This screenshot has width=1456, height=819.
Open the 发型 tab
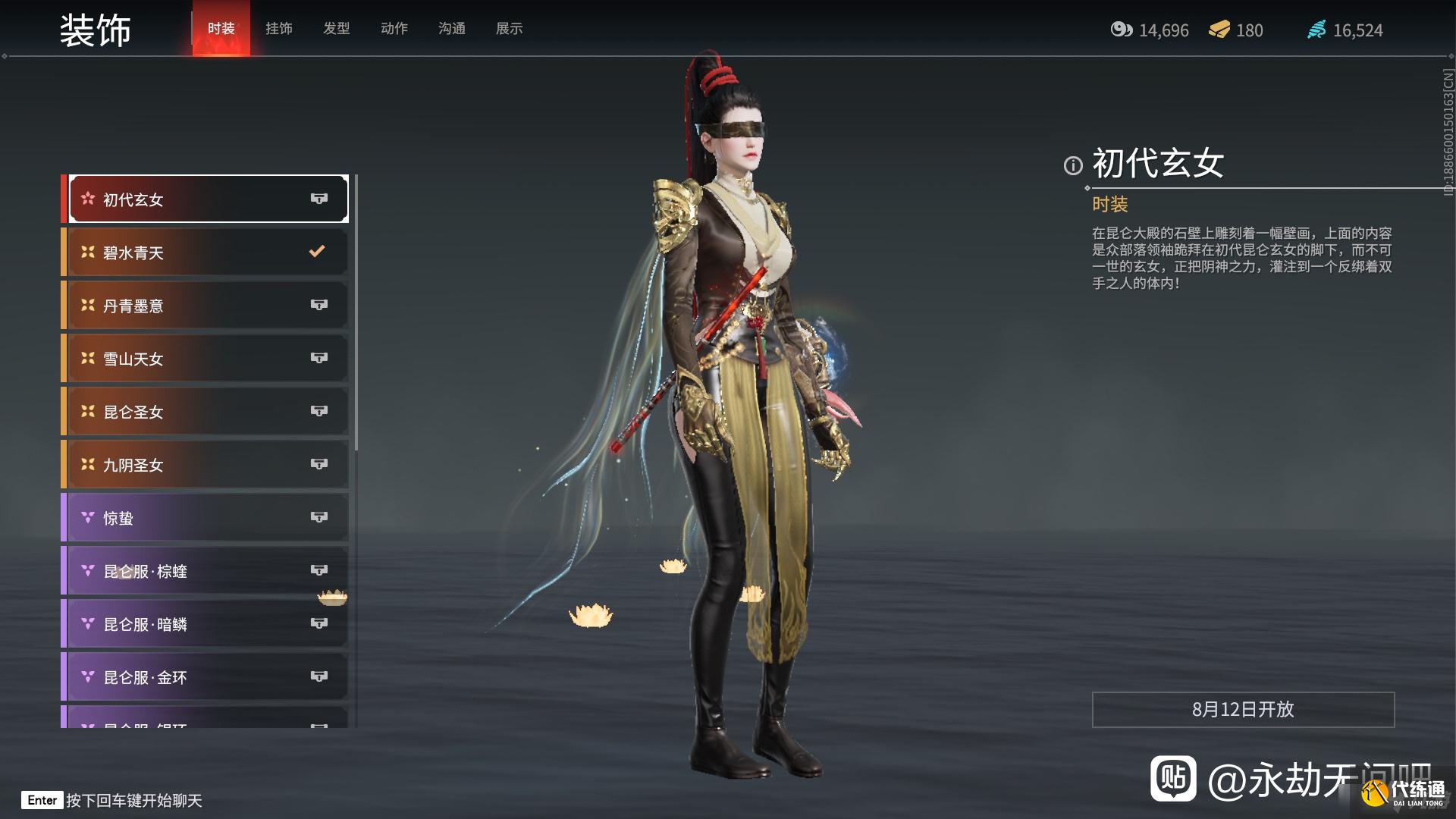(336, 28)
